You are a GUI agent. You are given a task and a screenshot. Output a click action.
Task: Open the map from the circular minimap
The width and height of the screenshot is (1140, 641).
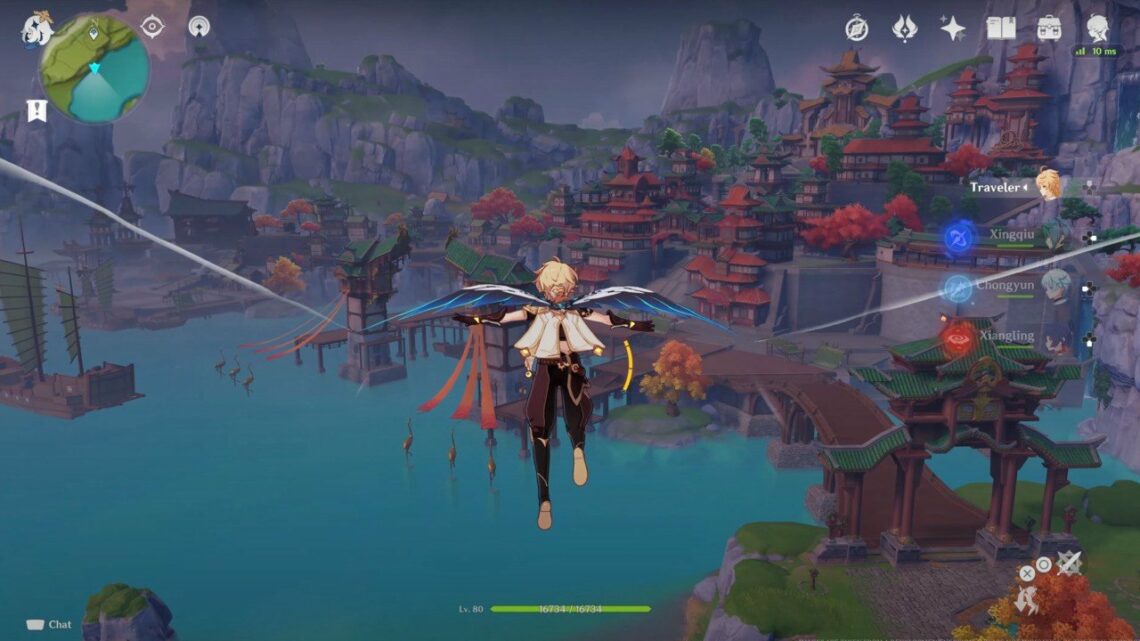click(95, 69)
